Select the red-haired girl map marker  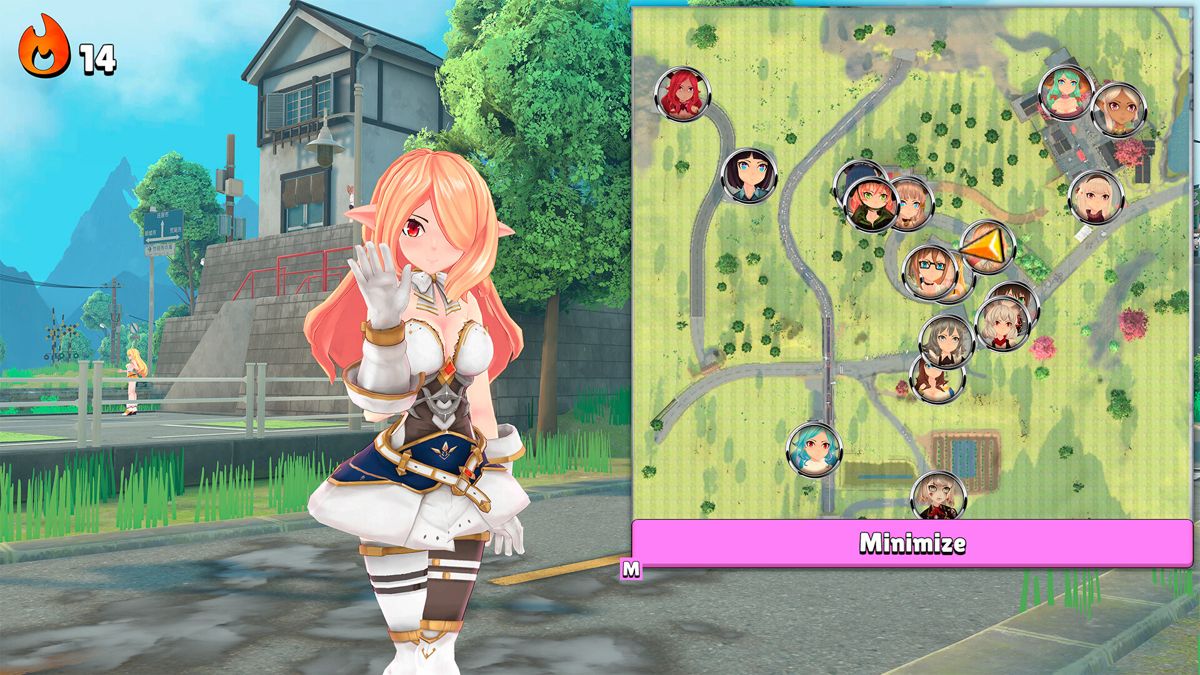pos(682,94)
